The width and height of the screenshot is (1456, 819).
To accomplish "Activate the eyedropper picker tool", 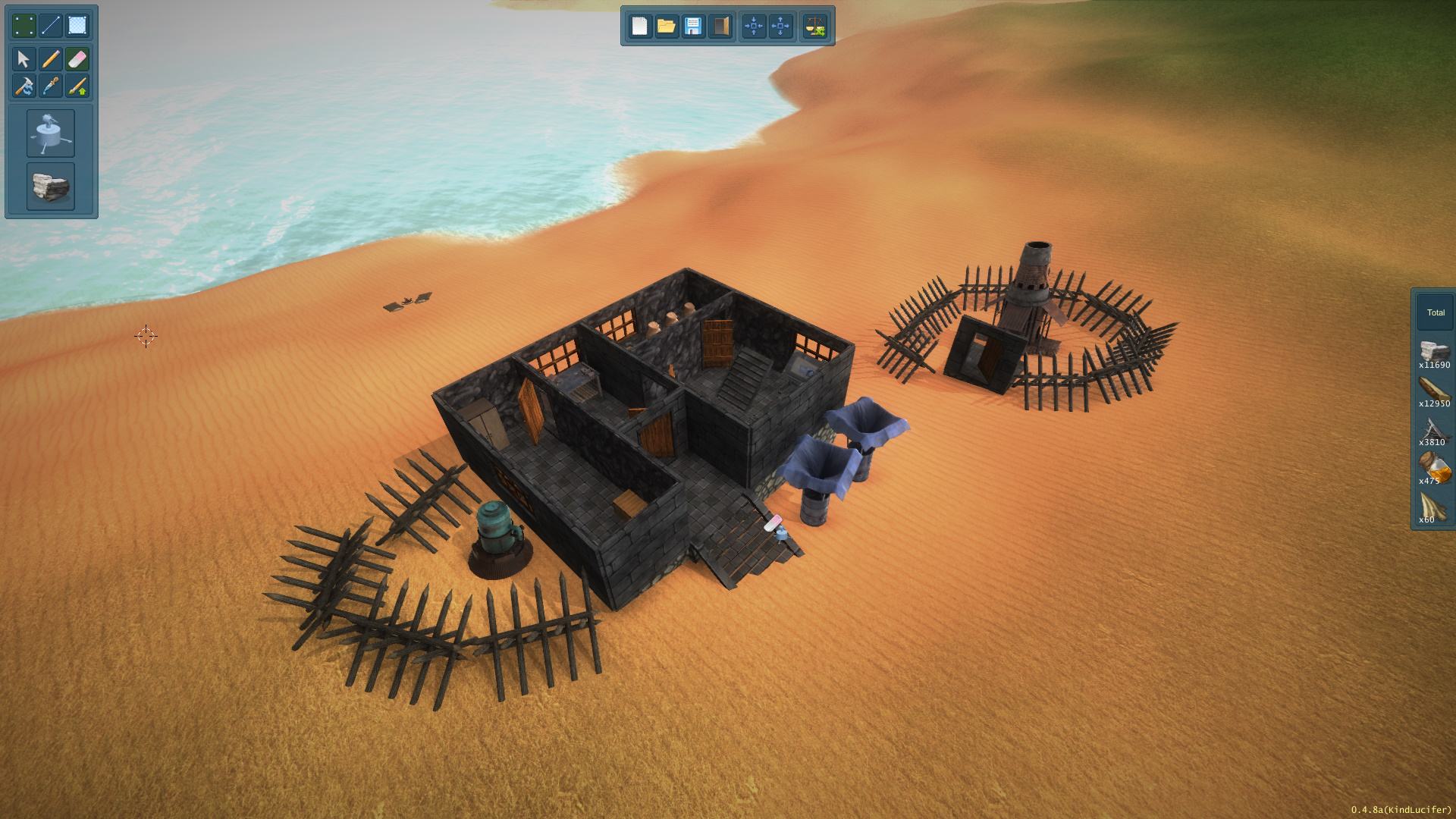I will point(51,86).
